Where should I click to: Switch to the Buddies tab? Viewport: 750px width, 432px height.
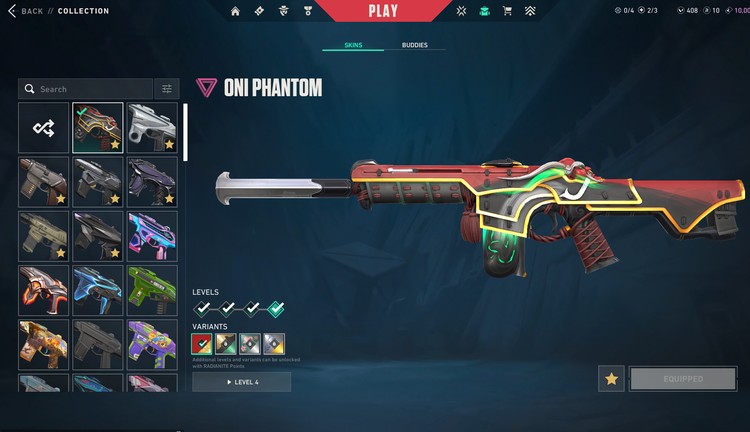[x=415, y=45]
